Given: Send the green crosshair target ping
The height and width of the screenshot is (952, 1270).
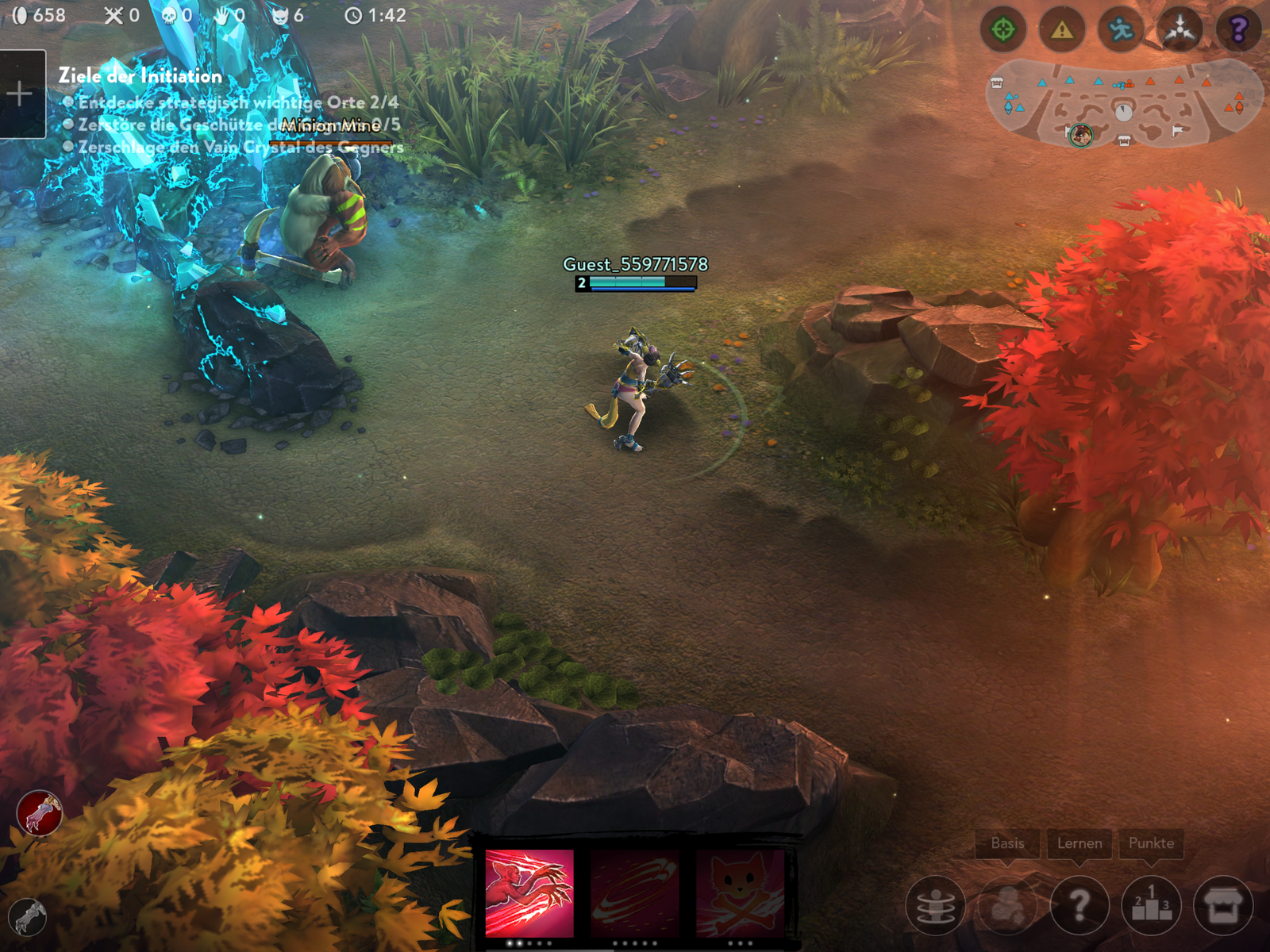Looking at the screenshot, I should tap(1003, 30).
